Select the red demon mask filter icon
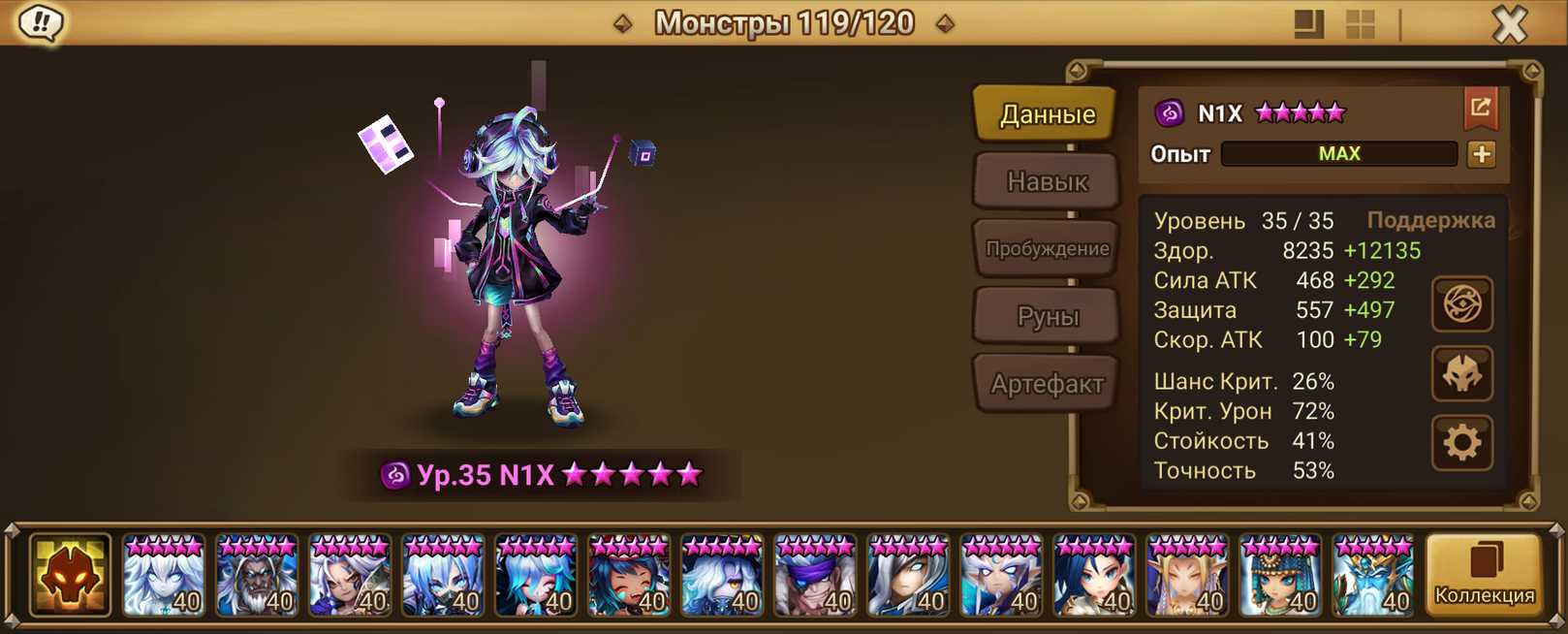 [70, 575]
